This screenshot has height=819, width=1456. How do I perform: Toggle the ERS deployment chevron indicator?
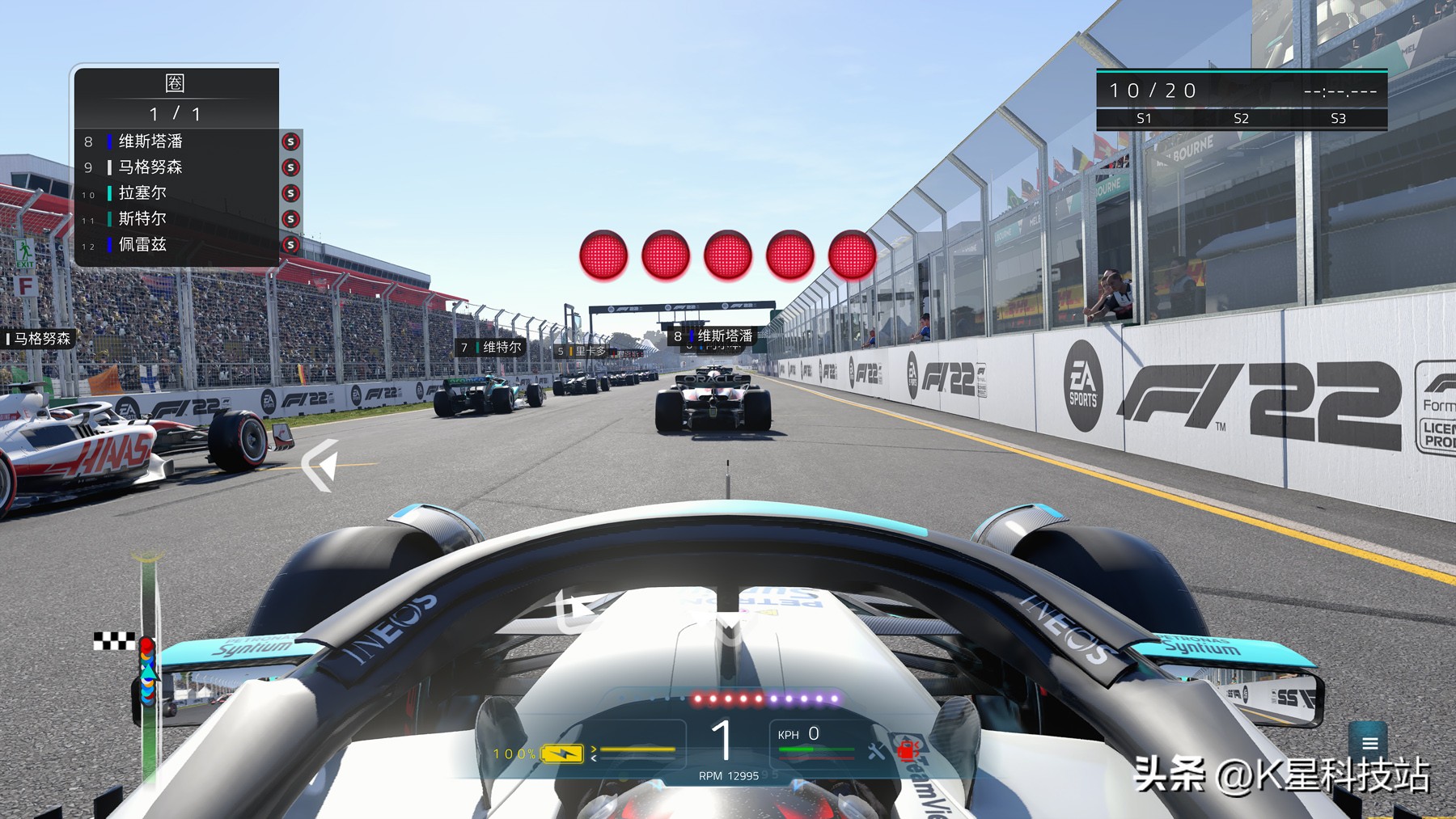(x=595, y=749)
